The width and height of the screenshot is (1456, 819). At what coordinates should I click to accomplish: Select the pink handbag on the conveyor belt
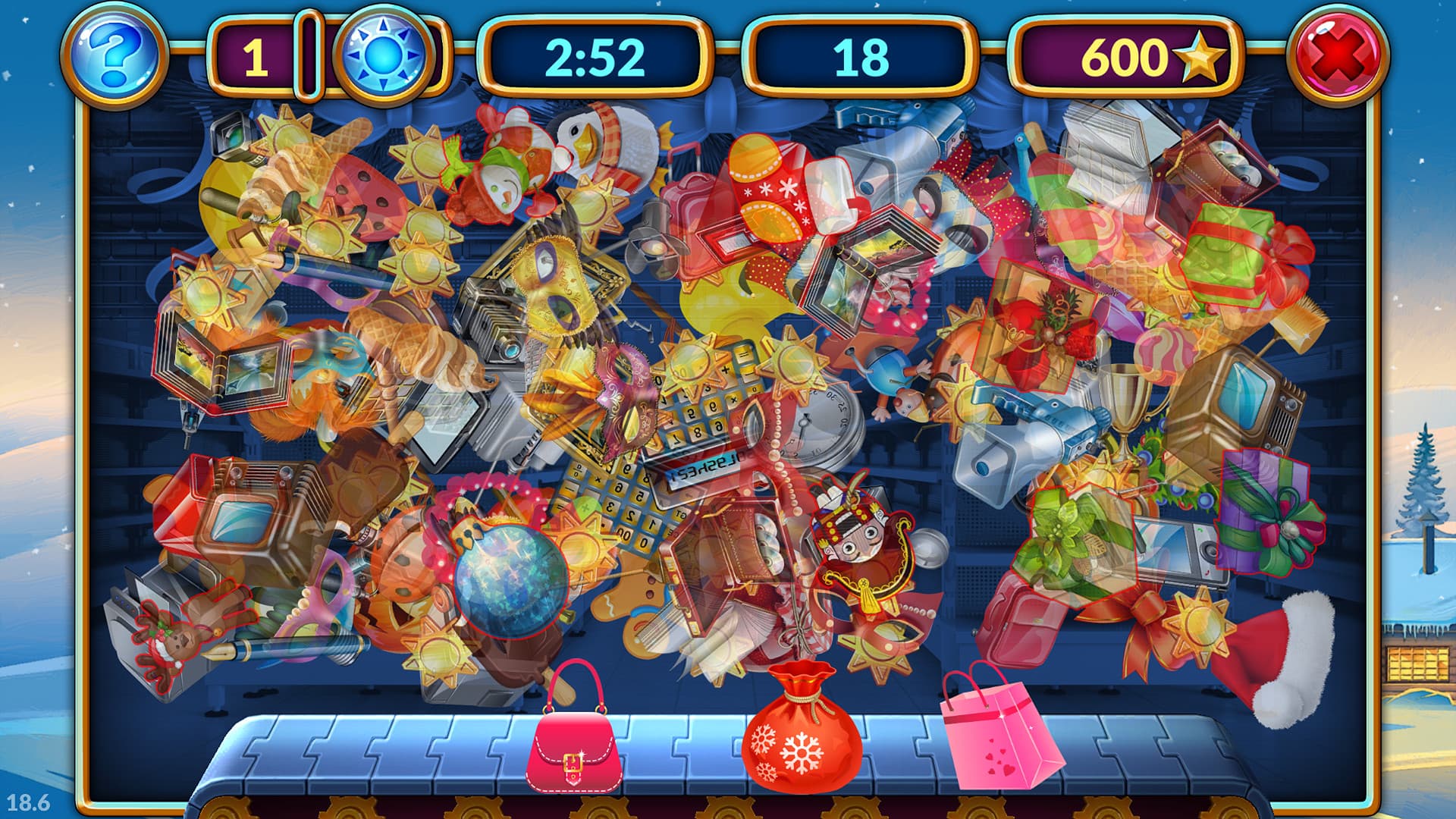574,747
